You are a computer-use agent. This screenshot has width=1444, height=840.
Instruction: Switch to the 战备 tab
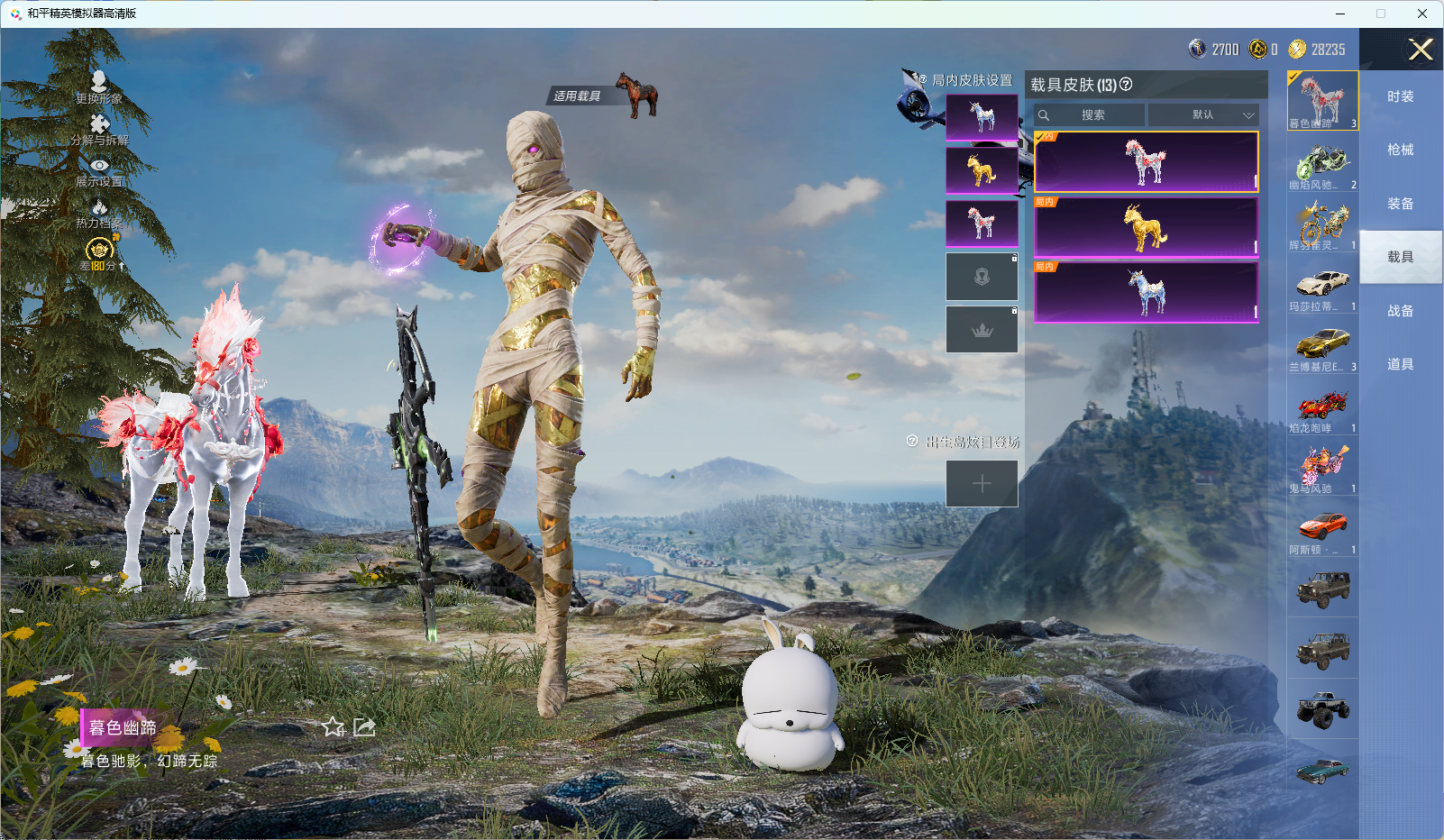pyautogui.click(x=1400, y=311)
